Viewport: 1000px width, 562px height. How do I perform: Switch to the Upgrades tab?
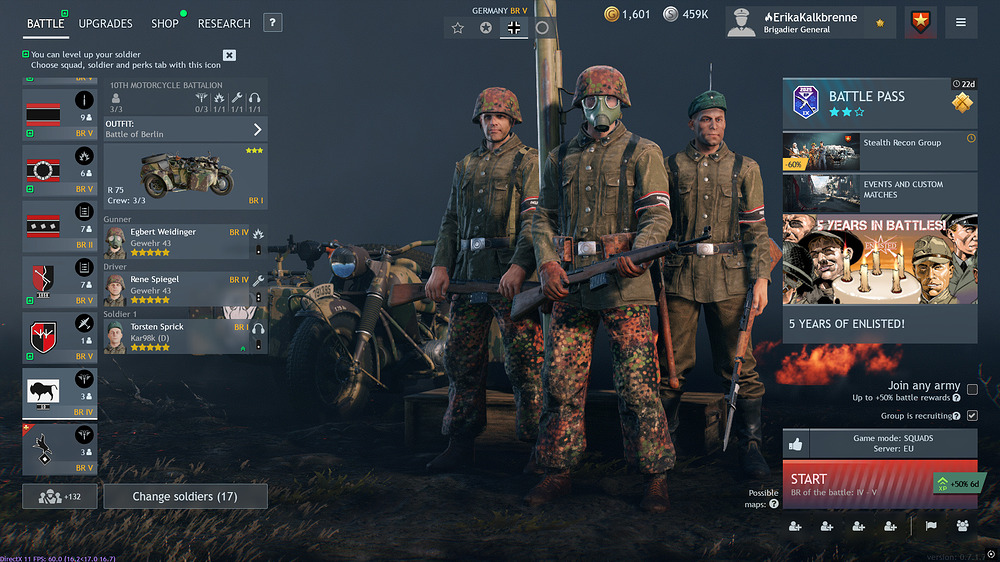click(x=105, y=23)
